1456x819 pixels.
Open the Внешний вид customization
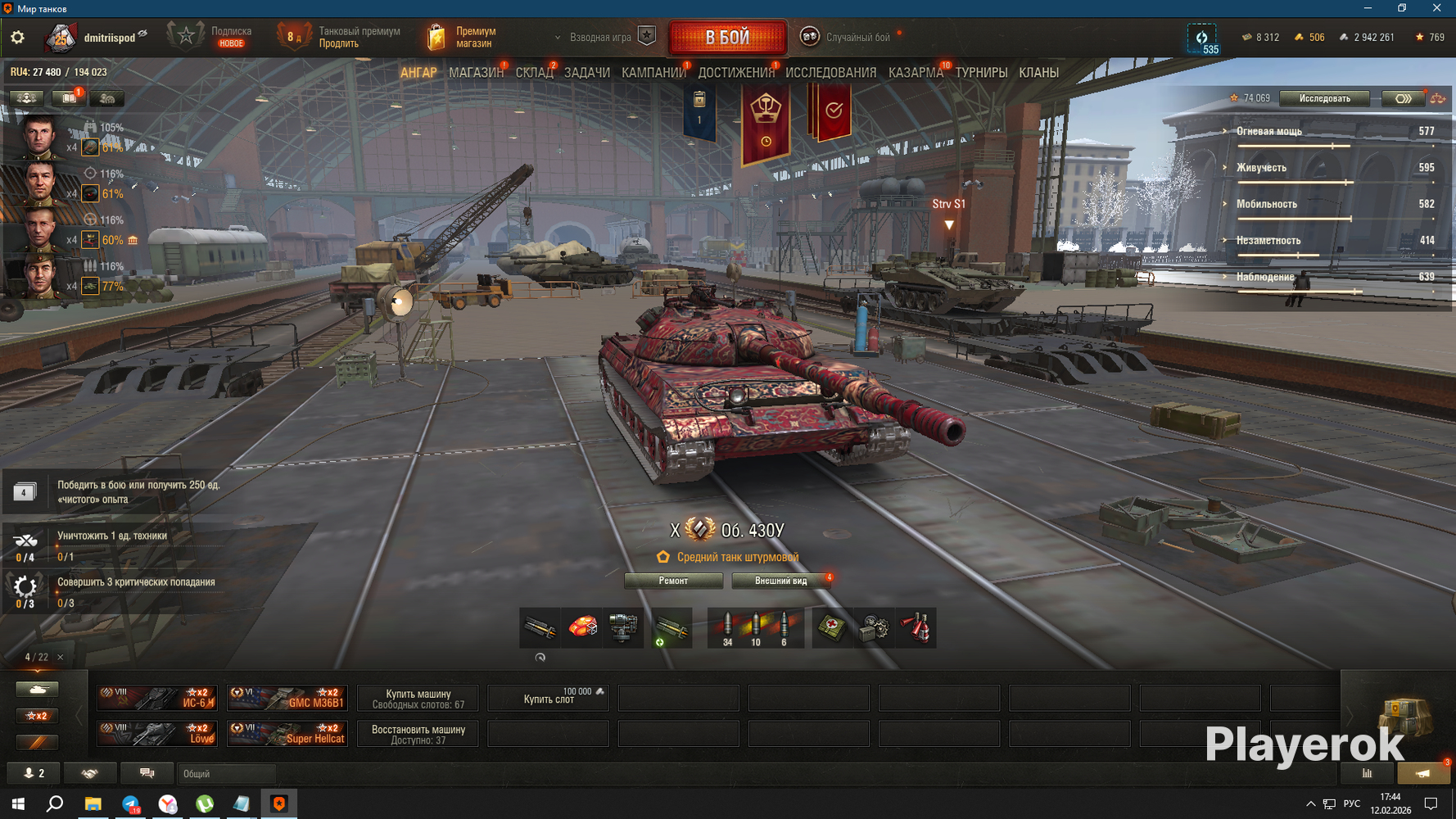781,581
